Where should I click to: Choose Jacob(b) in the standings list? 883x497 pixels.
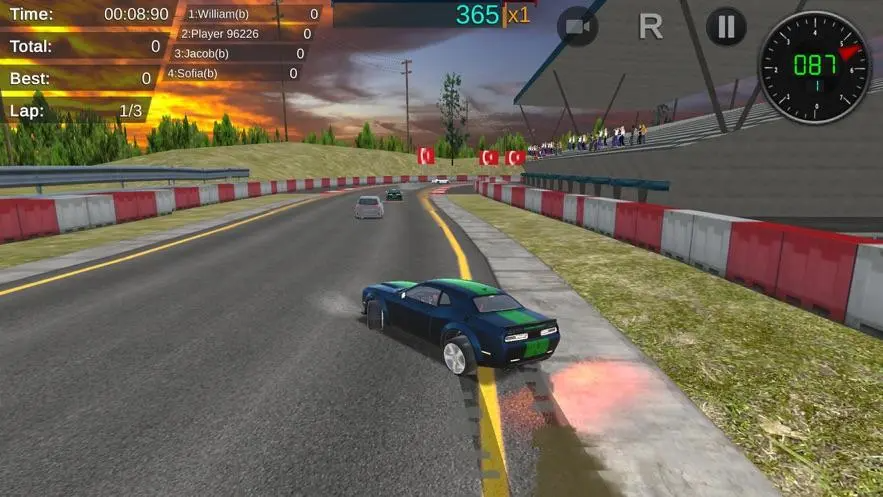click(x=238, y=53)
